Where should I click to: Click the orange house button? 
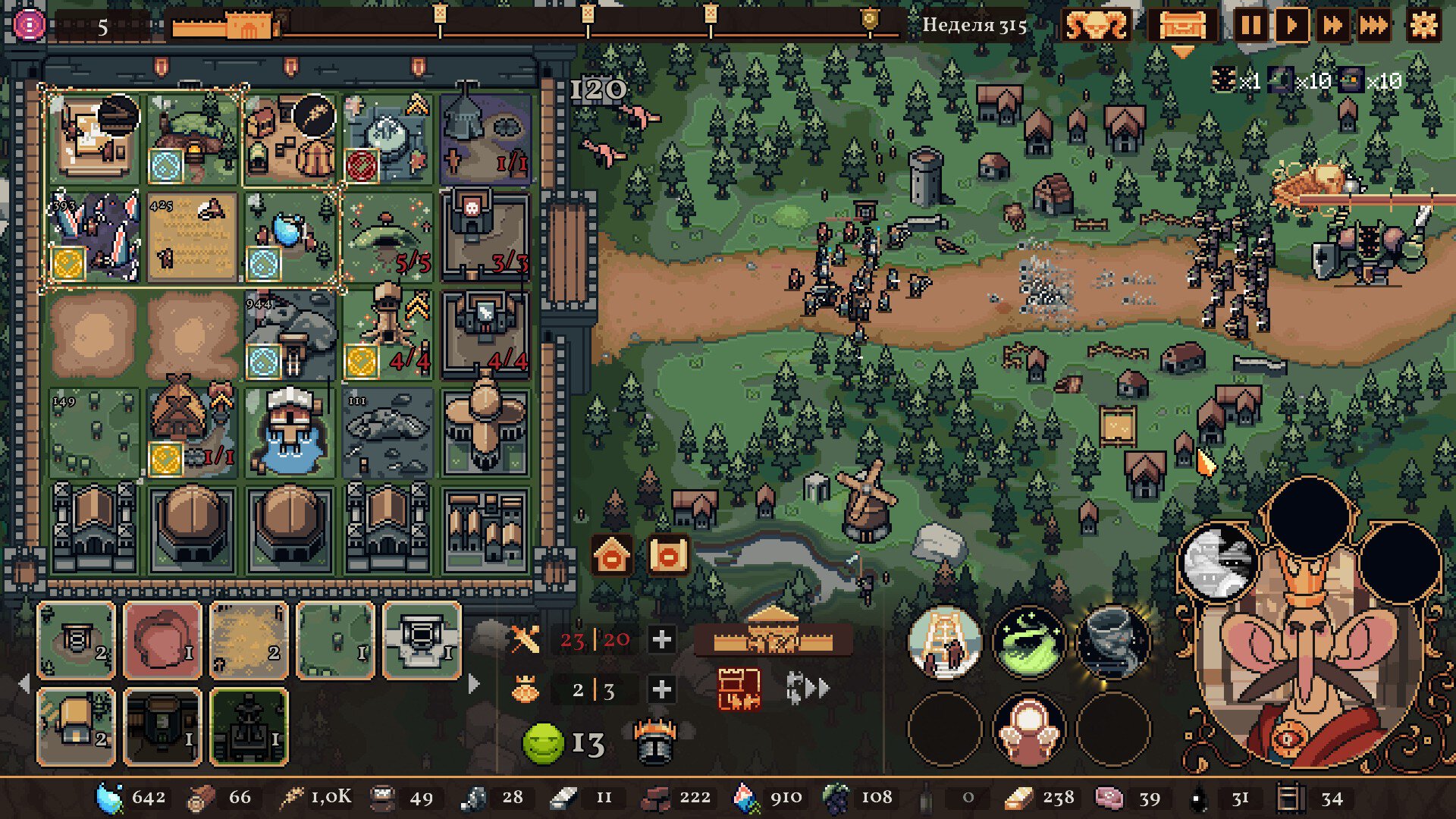pos(612,557)
